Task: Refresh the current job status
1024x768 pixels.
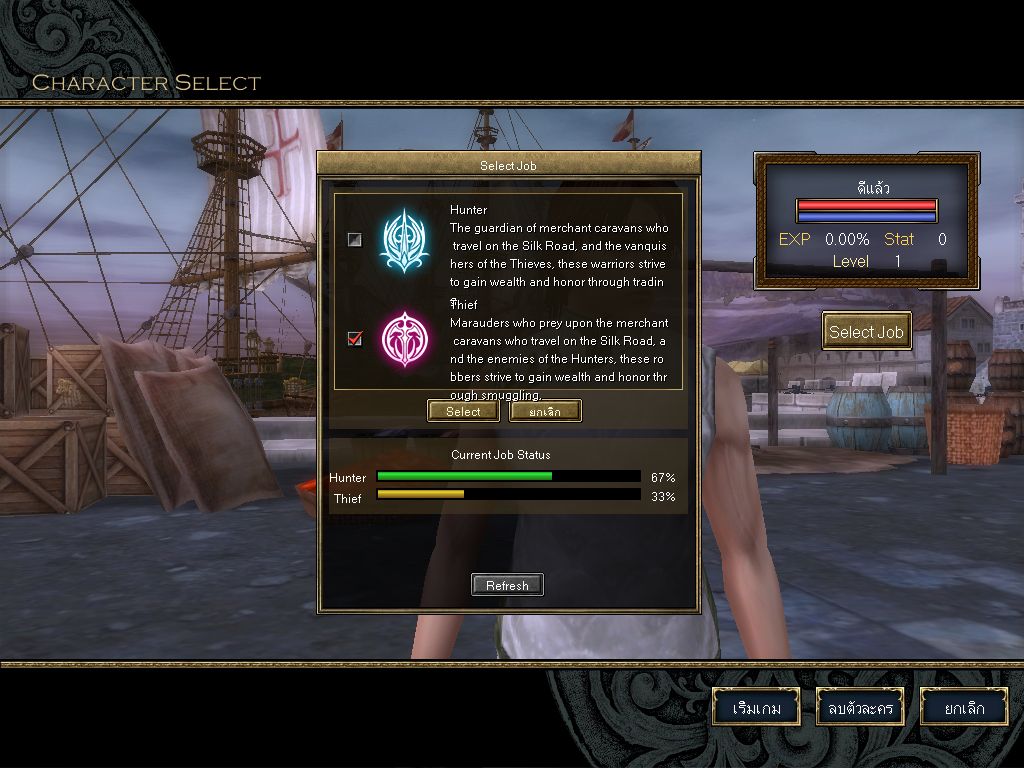Action: pyautogui.click(x=507, y=585)
